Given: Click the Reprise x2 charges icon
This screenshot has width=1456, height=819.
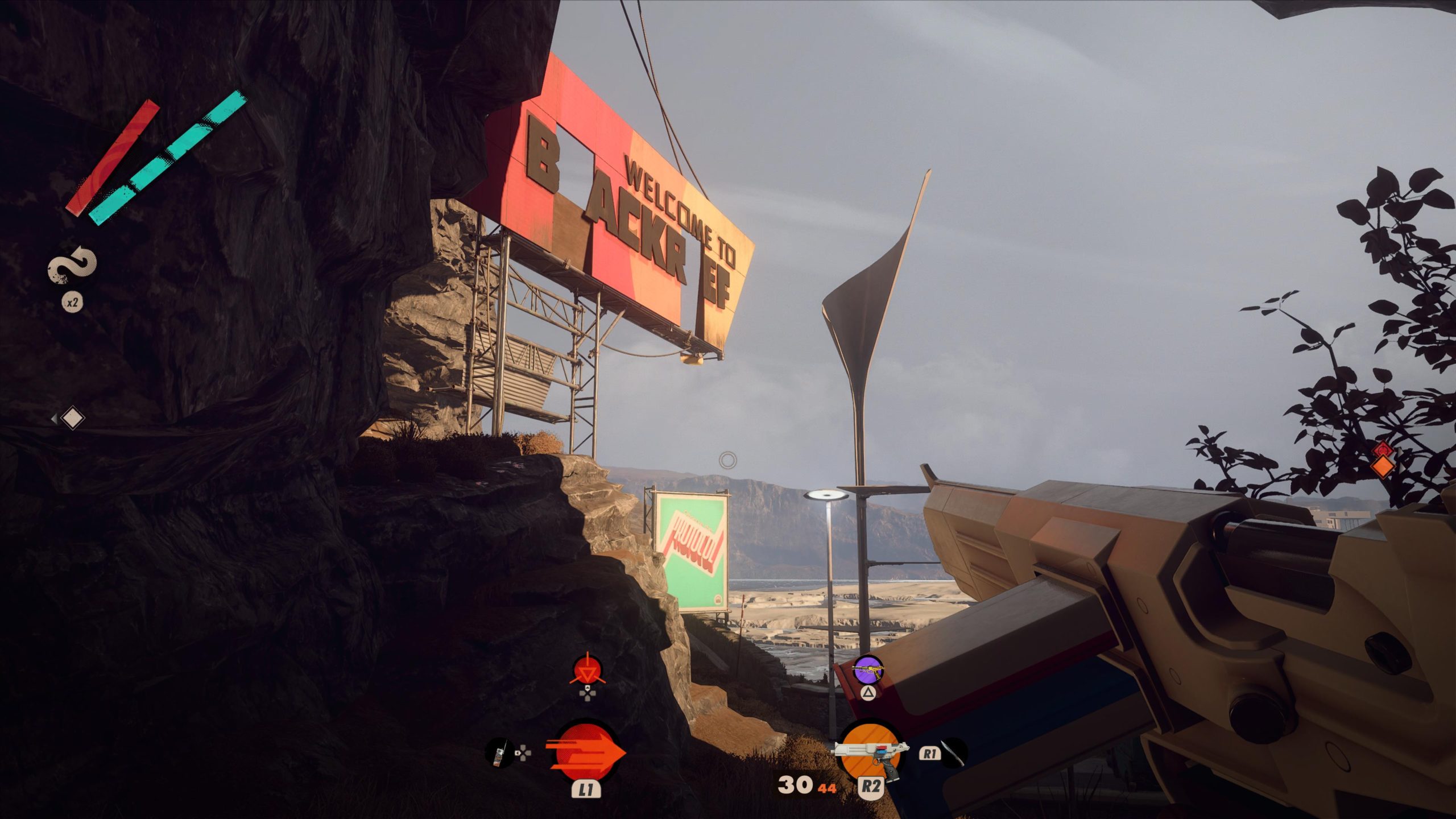Looking at the screenshot, I should tap(72, 266).
